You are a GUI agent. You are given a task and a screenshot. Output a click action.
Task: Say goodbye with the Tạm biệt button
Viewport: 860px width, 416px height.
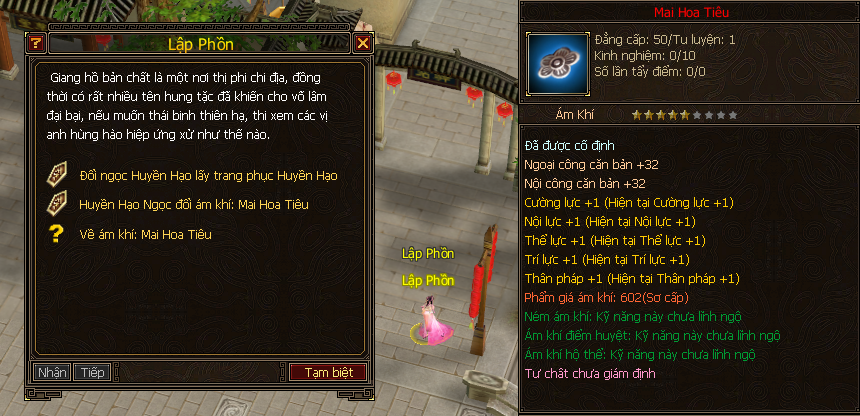tap(328, 372)
